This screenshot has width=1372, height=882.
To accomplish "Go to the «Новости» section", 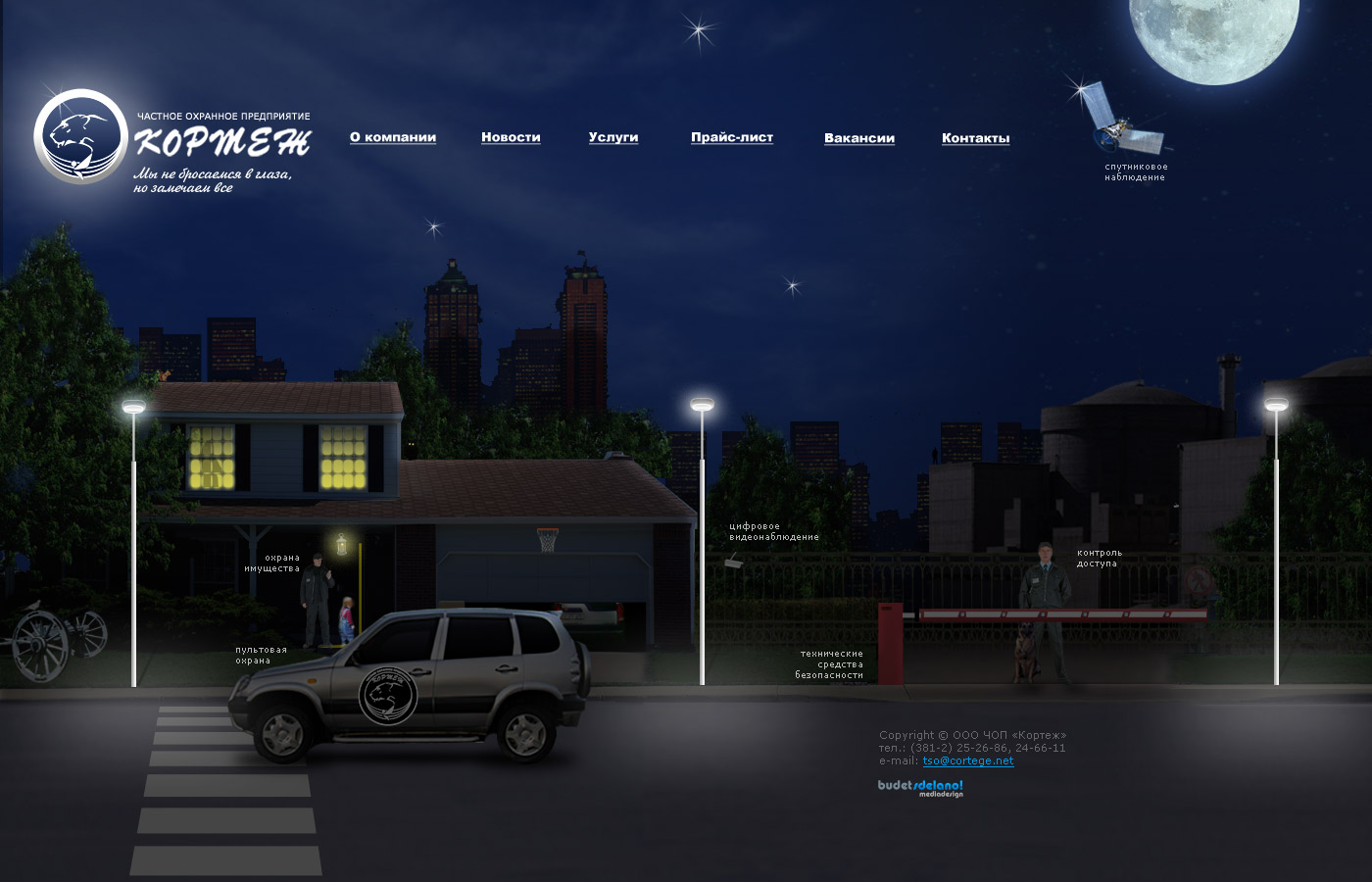I will tap(511, 137).
